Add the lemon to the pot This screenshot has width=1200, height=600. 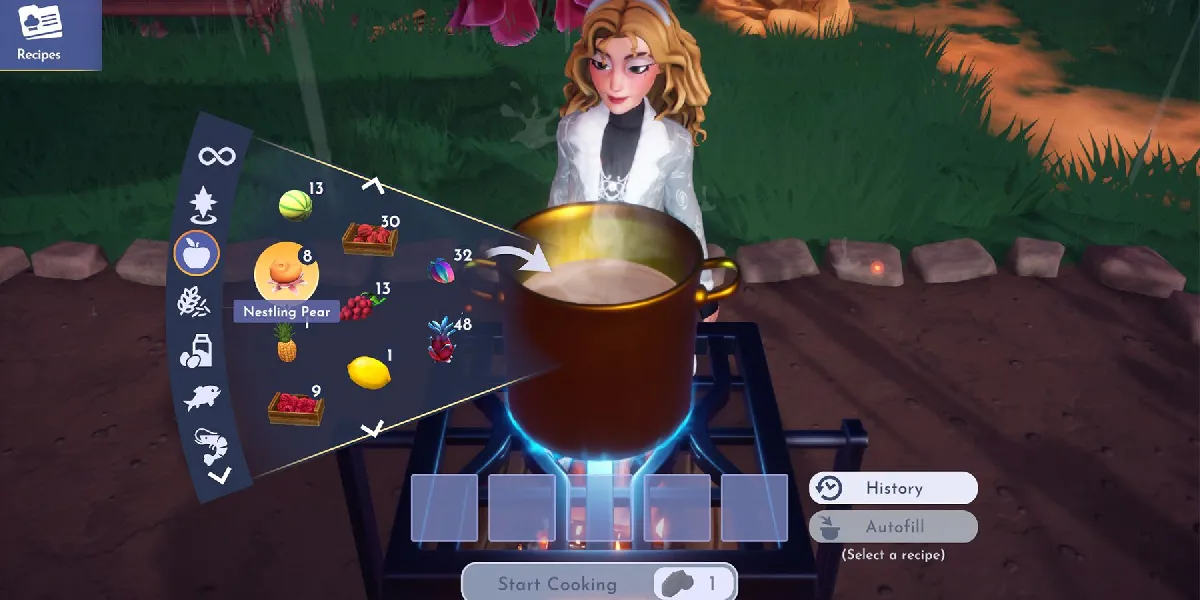[x=367, y=372]
